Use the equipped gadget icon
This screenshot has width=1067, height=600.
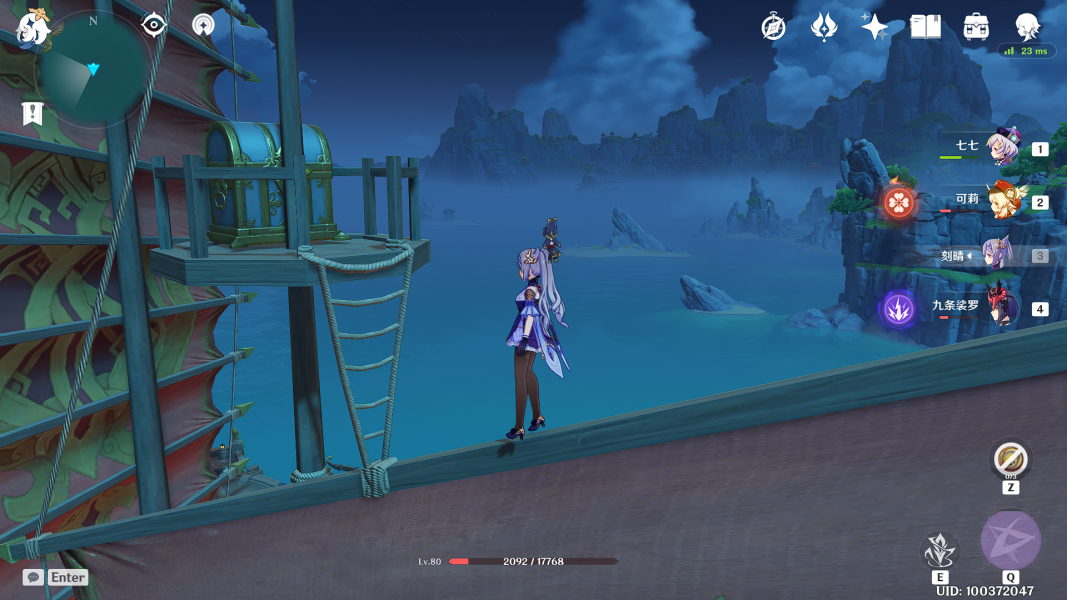click(1010, 460)
